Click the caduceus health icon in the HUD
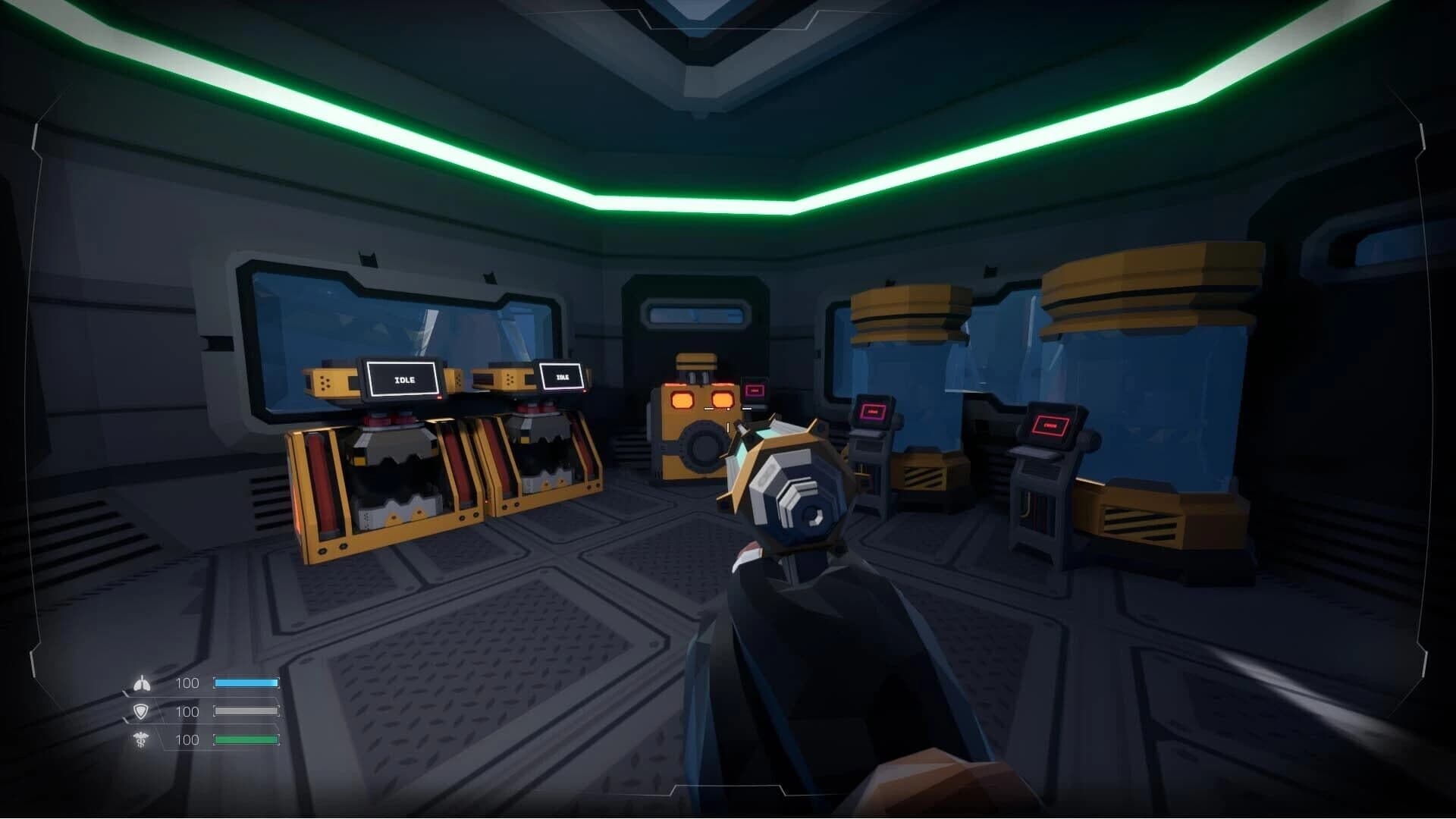 tap(141, 739)
